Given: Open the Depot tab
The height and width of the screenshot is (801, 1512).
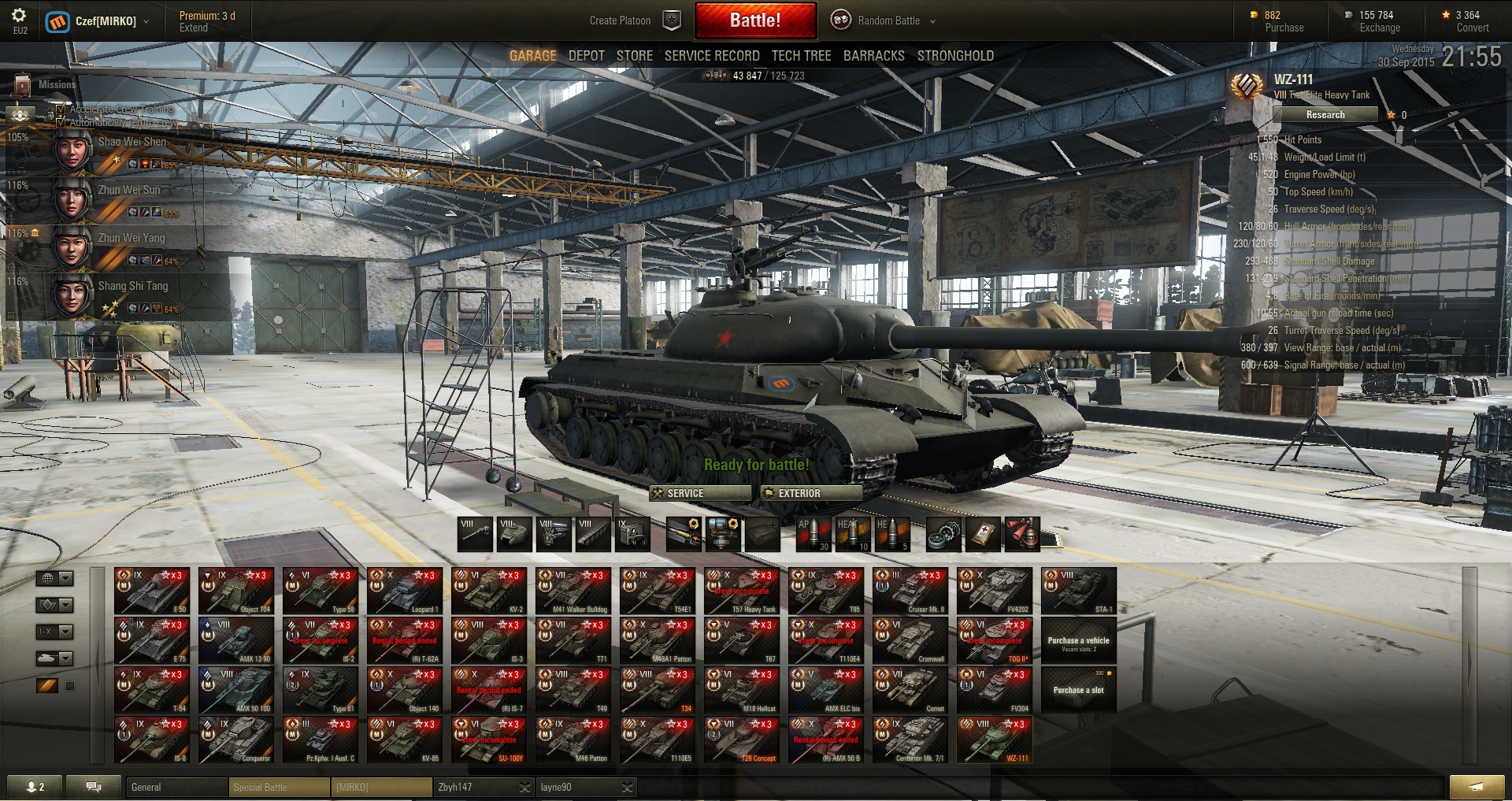Looking at the screenshot, I should click(x=586, y=56).
